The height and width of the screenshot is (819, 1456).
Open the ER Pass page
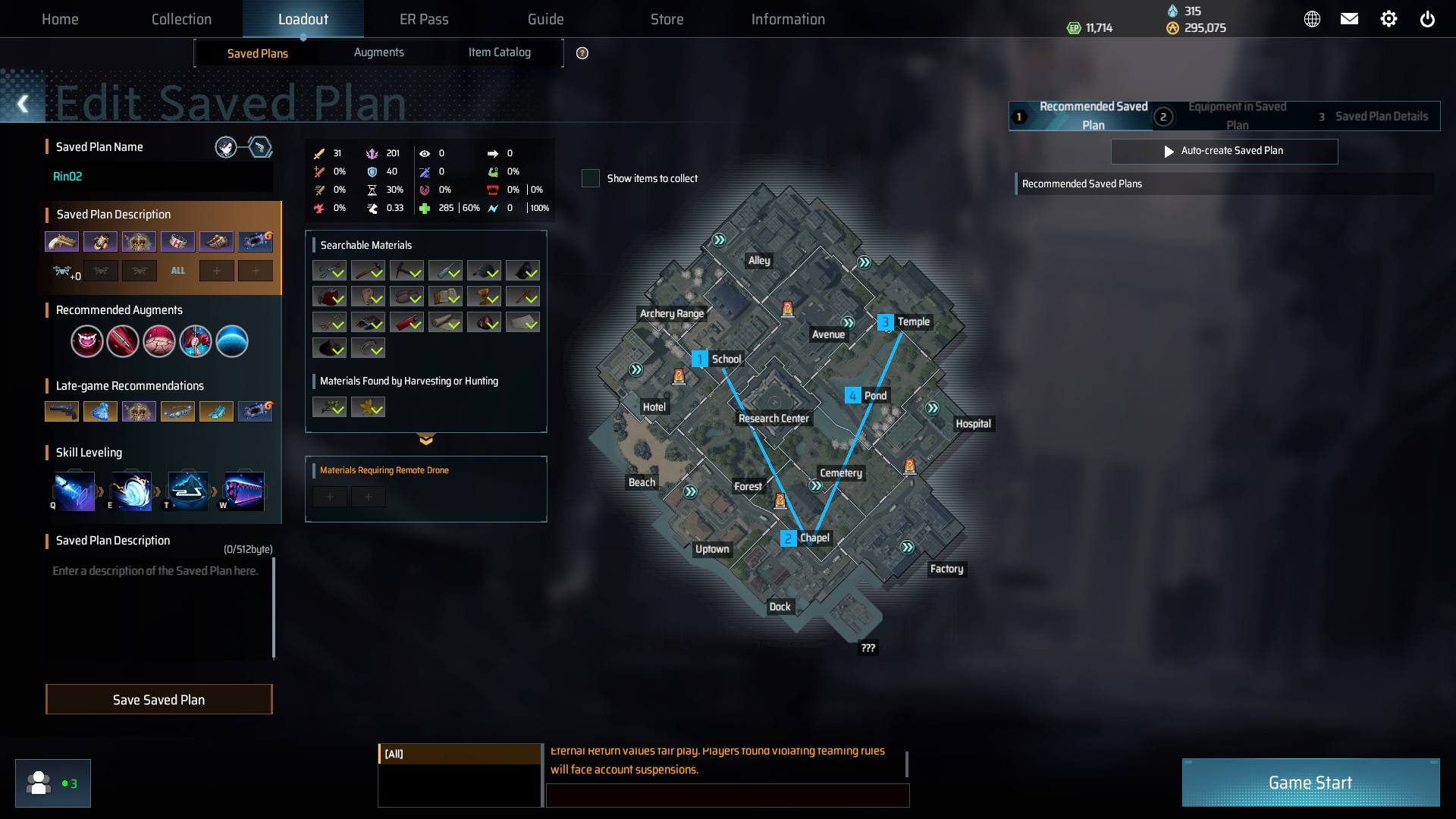point(424,19)
